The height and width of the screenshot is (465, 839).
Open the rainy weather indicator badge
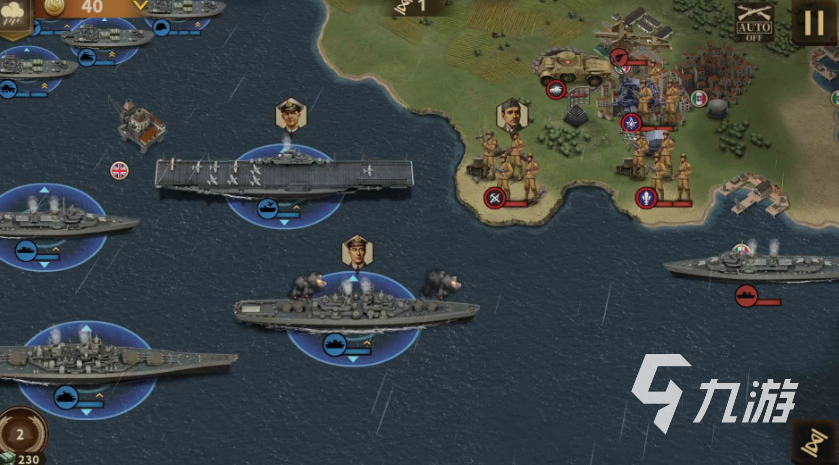tap(16, 17)
